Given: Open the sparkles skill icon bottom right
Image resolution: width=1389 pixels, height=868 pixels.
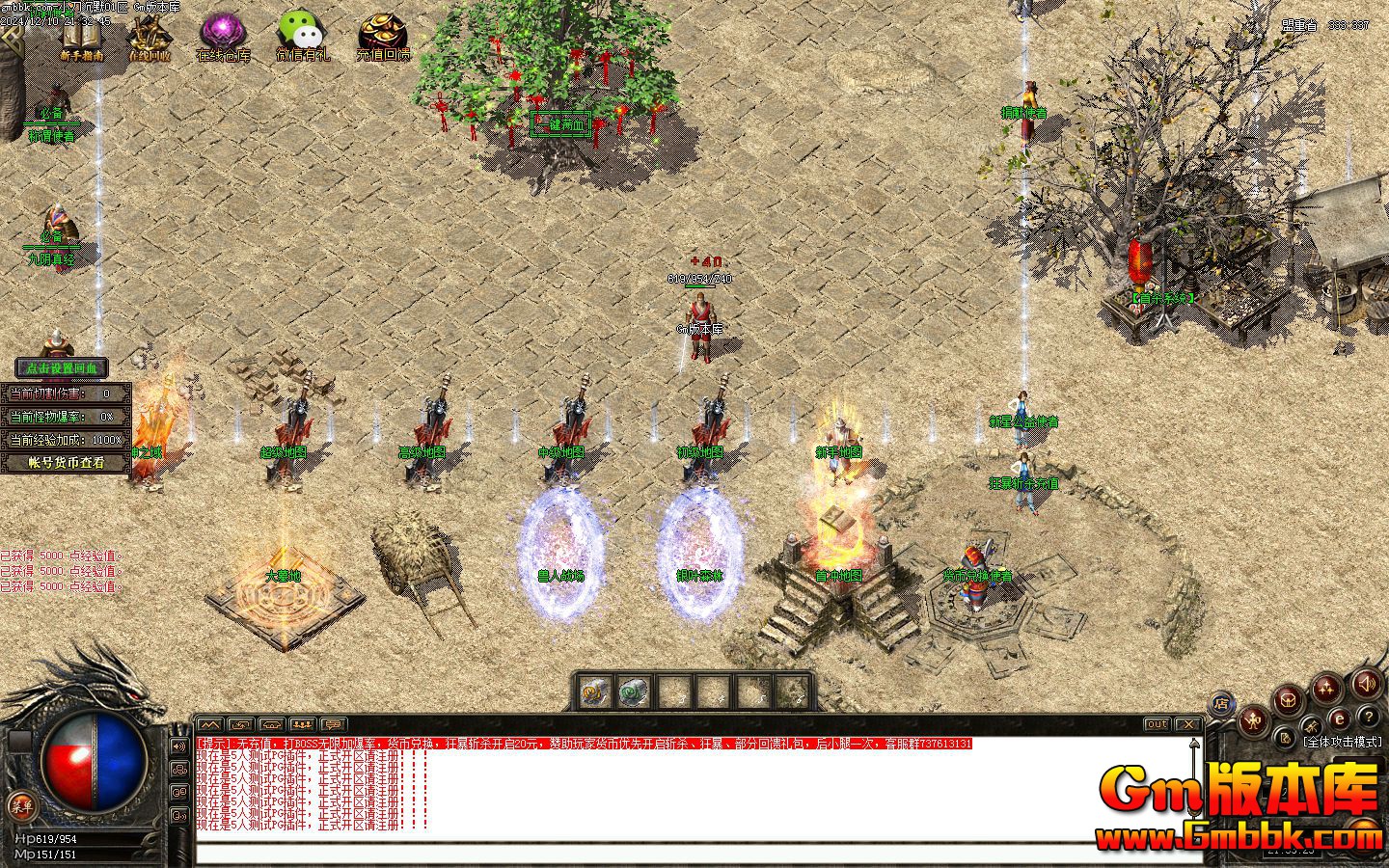Looking at the screenshot, I should point(1326,689).
